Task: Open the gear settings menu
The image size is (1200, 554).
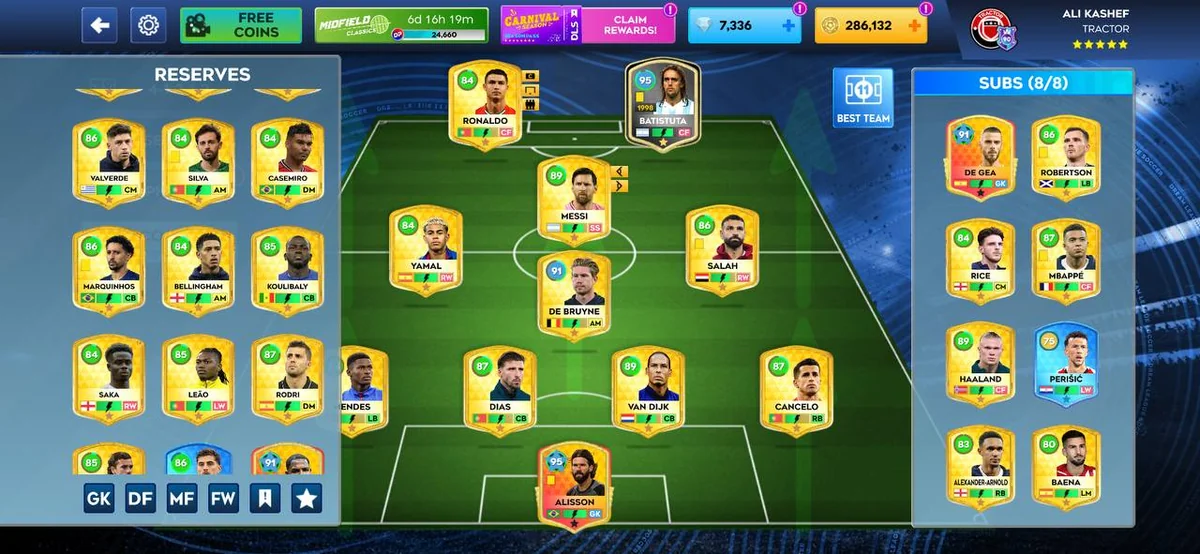Action: (x=148, y=25)
